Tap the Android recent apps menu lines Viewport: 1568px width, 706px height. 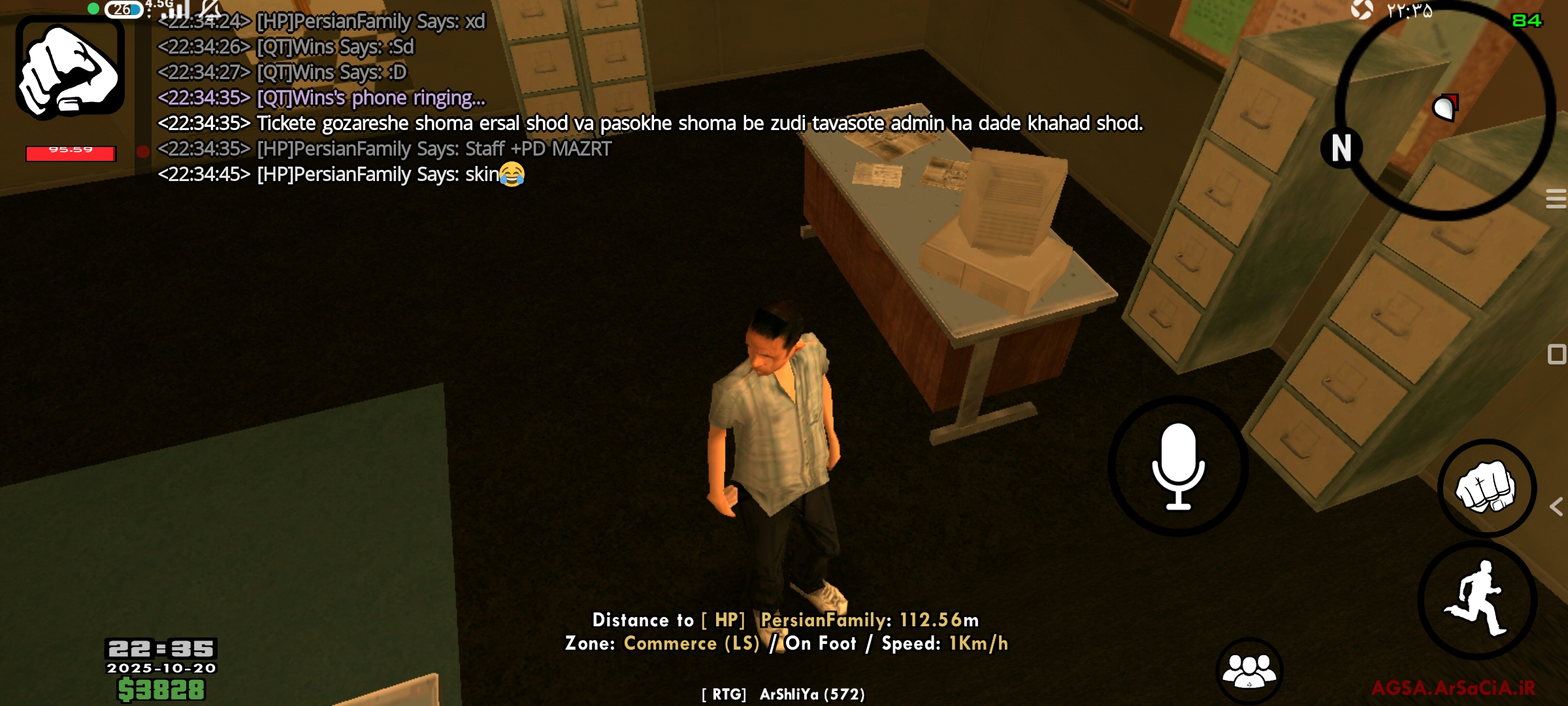[x=1556, y=199]
